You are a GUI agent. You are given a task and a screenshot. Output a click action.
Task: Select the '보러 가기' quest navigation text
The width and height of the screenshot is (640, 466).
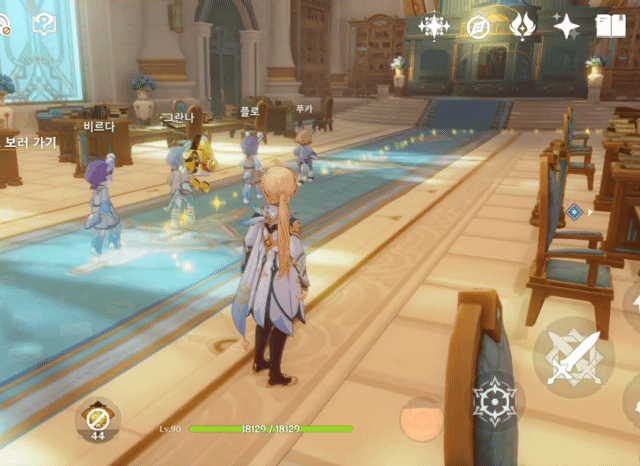pyautogui.click(x=30, y=143)
